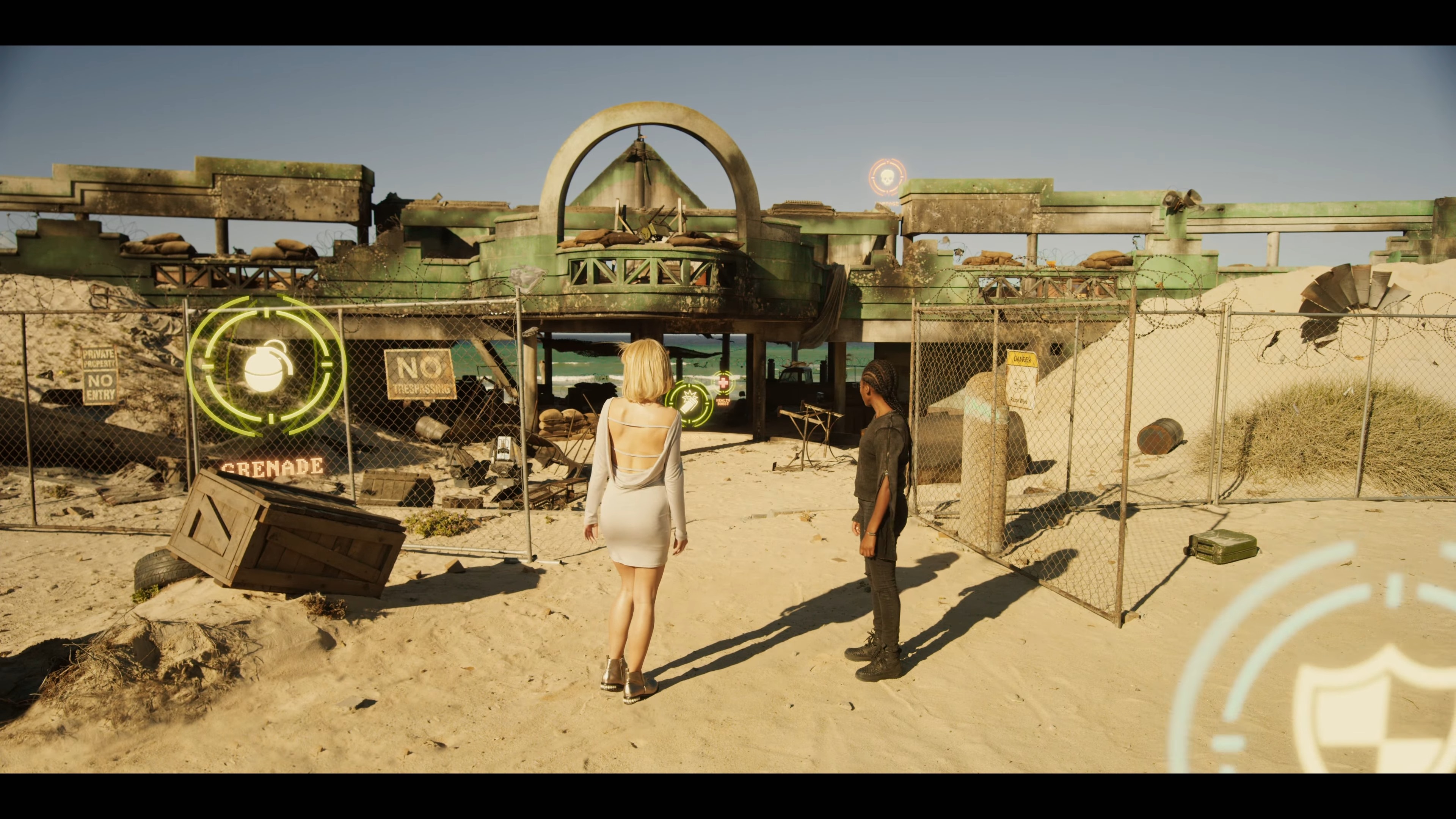The width and height of the screenshot is (1456, 819).
Task: Pick the dynamite stick icon
Action: [689, 403]
